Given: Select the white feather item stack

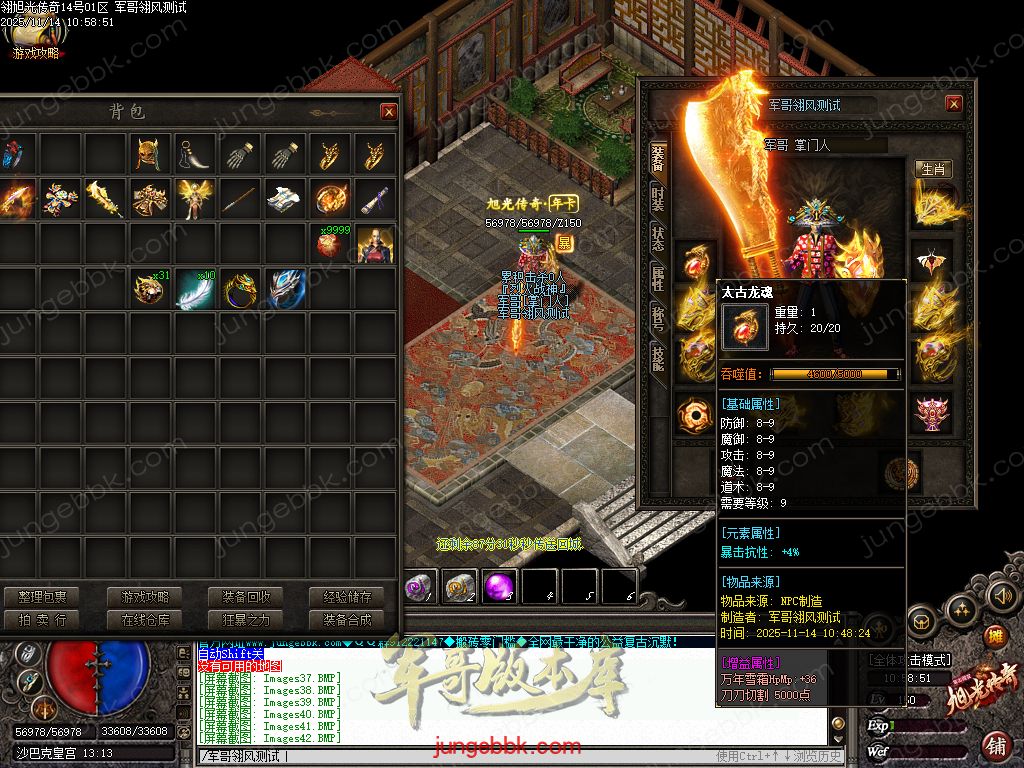Looking at the screenshot, I should [195, 289].
